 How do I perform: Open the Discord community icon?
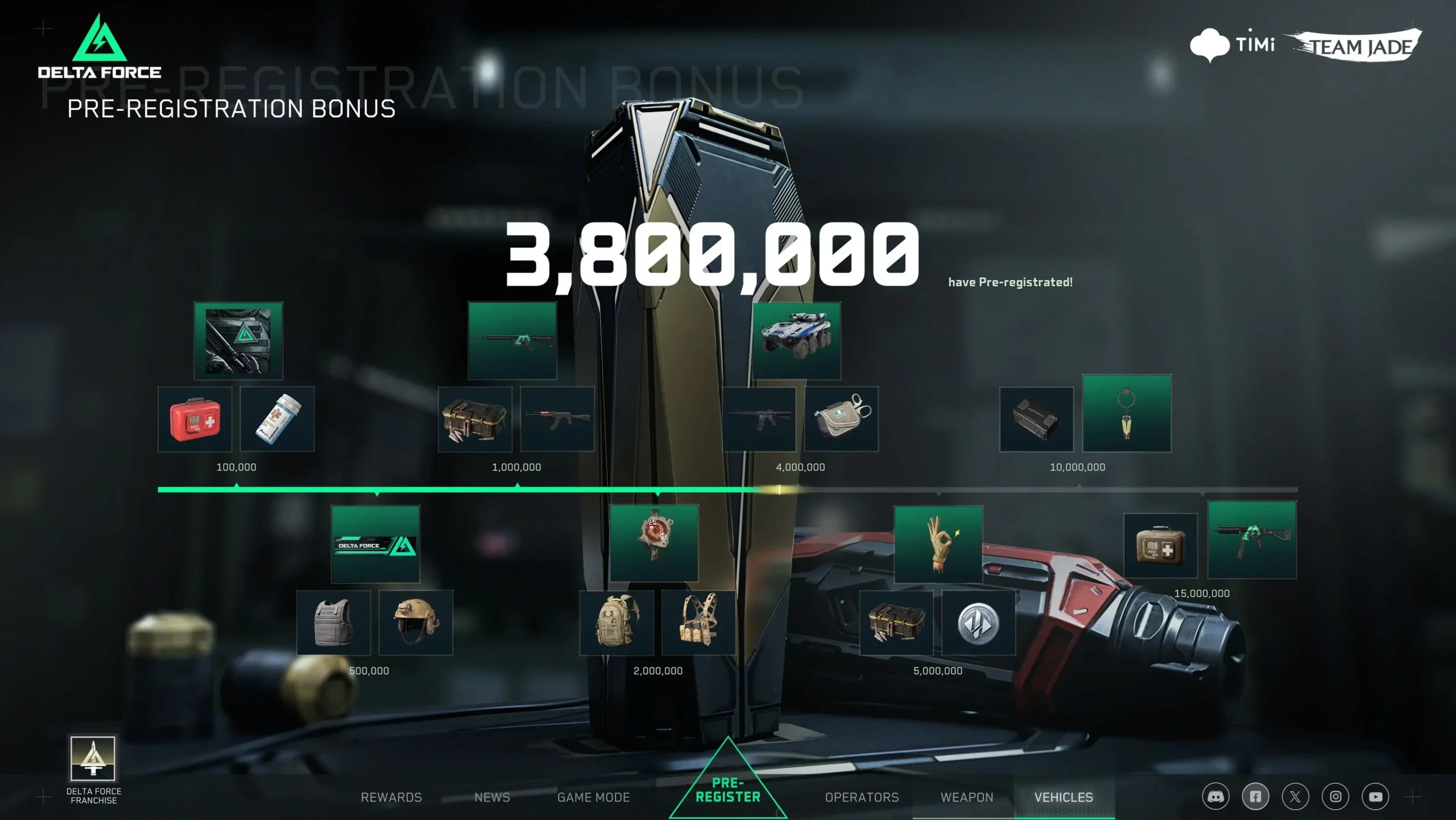click(x=1216, y=796)
